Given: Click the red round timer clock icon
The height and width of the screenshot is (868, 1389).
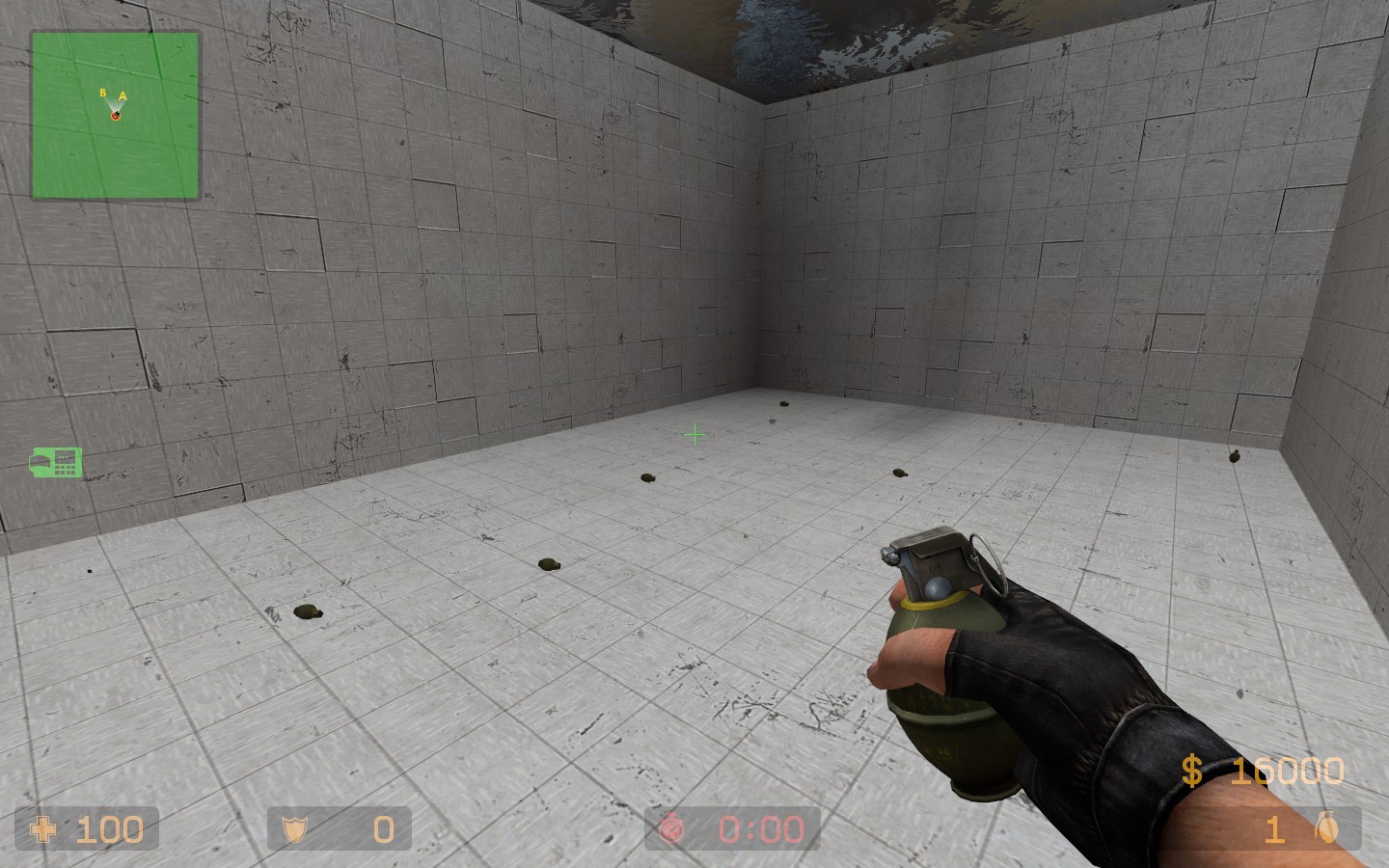Looking at the screenshot, I should (x=672, y=828).
